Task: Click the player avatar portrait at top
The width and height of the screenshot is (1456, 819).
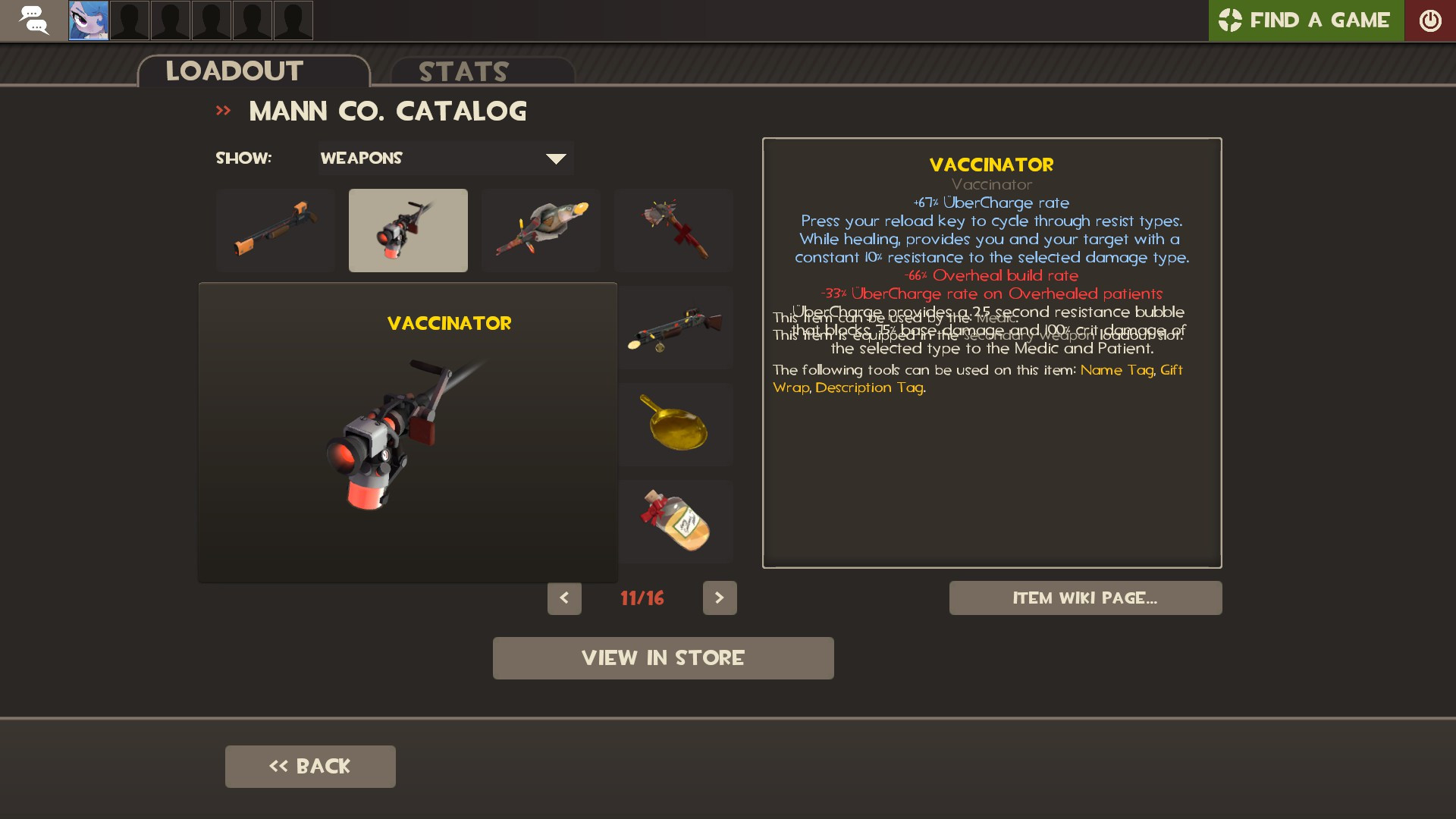Action: tap(88, 20)
